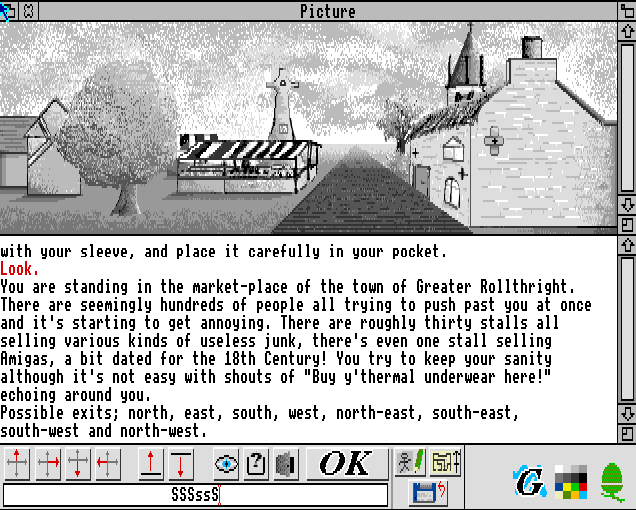Toggle the speaker sound button
The width and height of the screenshot is (636, 510).
pyautogui.click(x=286, y=464)
